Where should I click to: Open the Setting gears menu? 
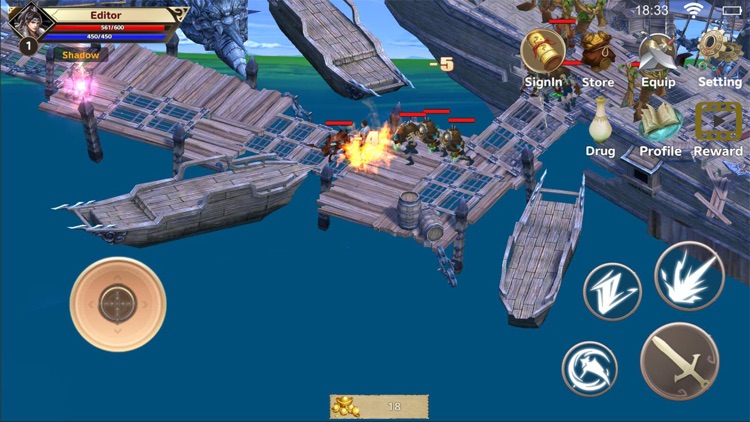click(719, 52)
